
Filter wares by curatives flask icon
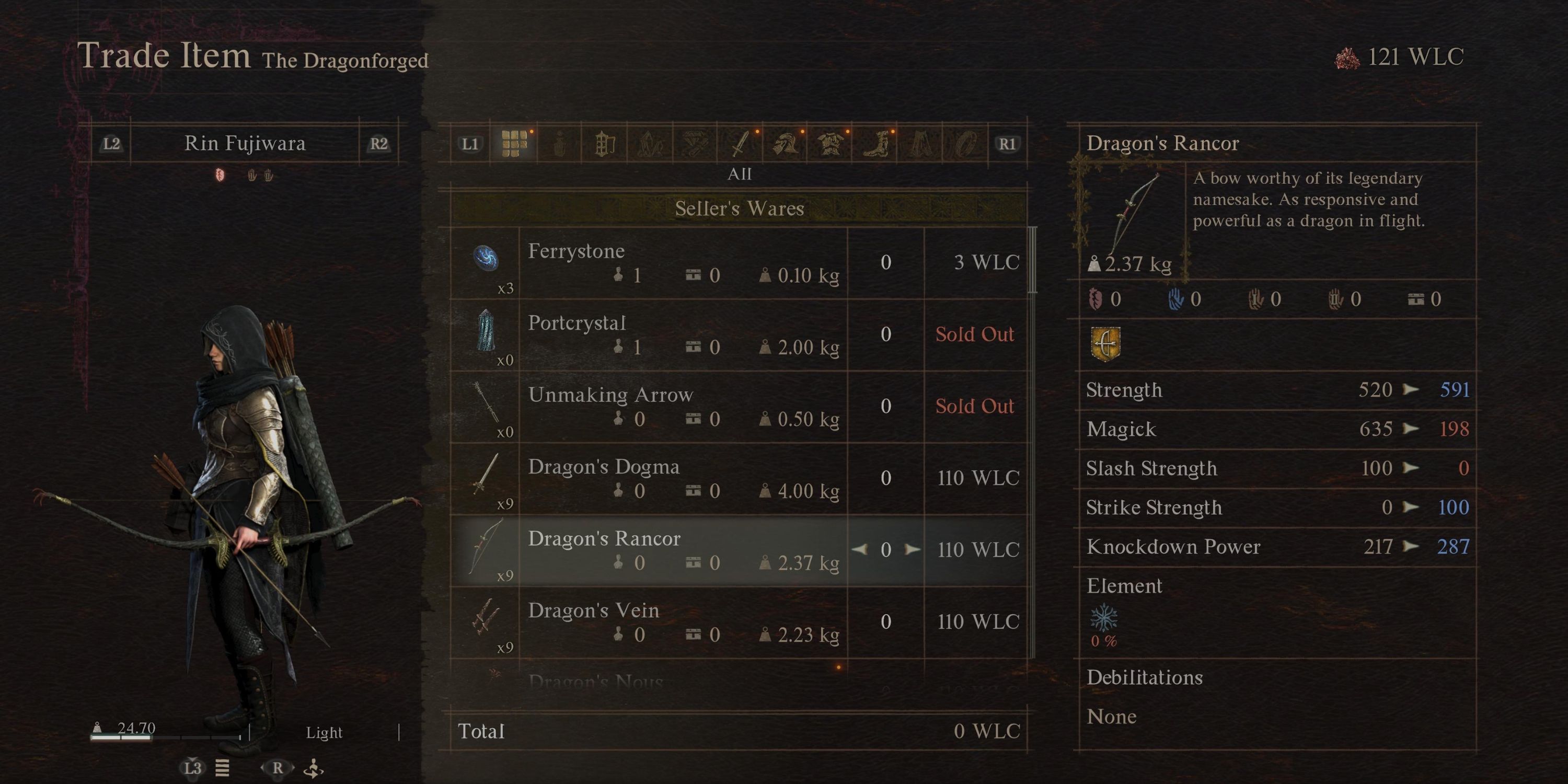tap(559, 143)
